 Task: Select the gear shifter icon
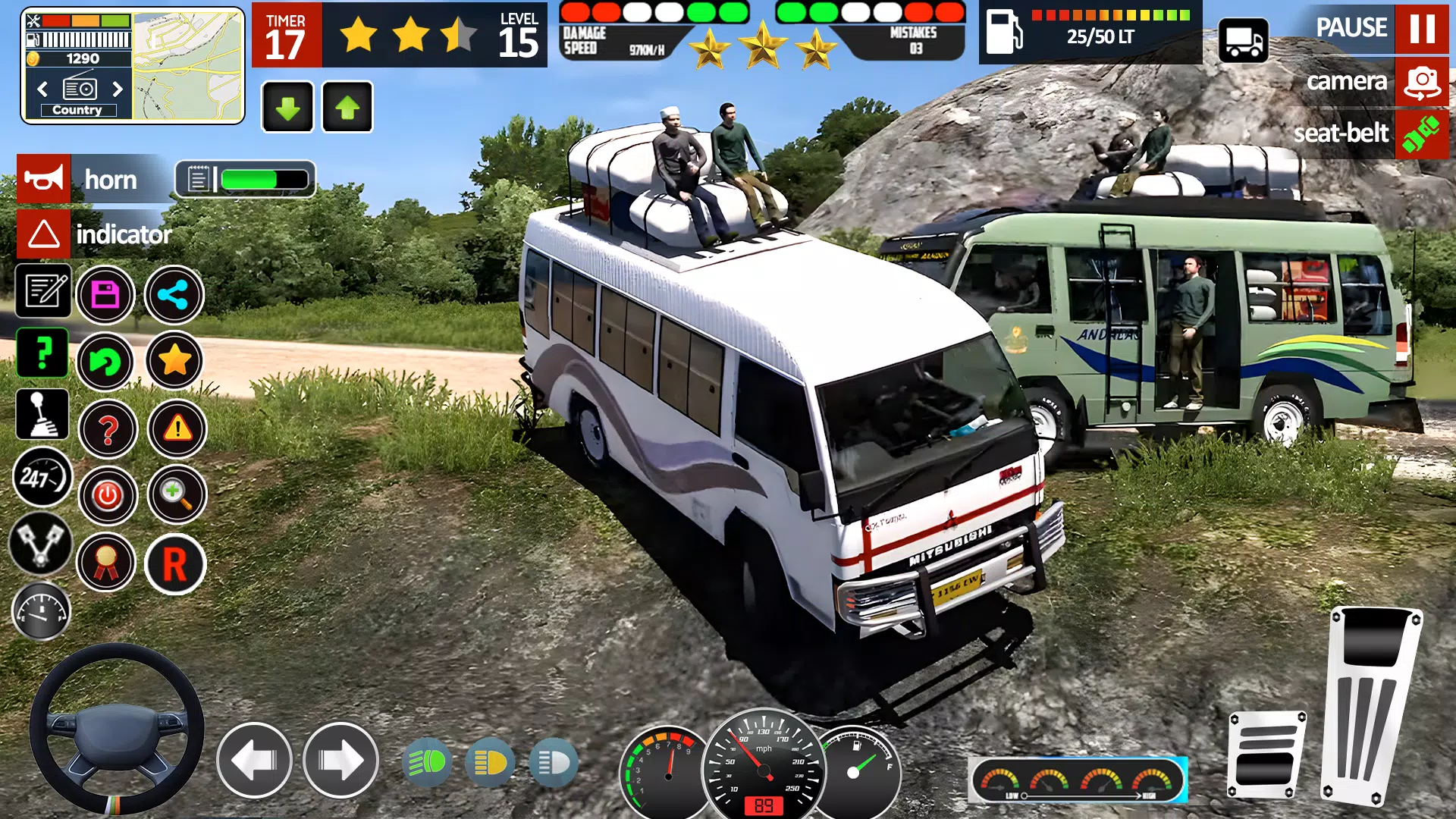pos(43,414)
